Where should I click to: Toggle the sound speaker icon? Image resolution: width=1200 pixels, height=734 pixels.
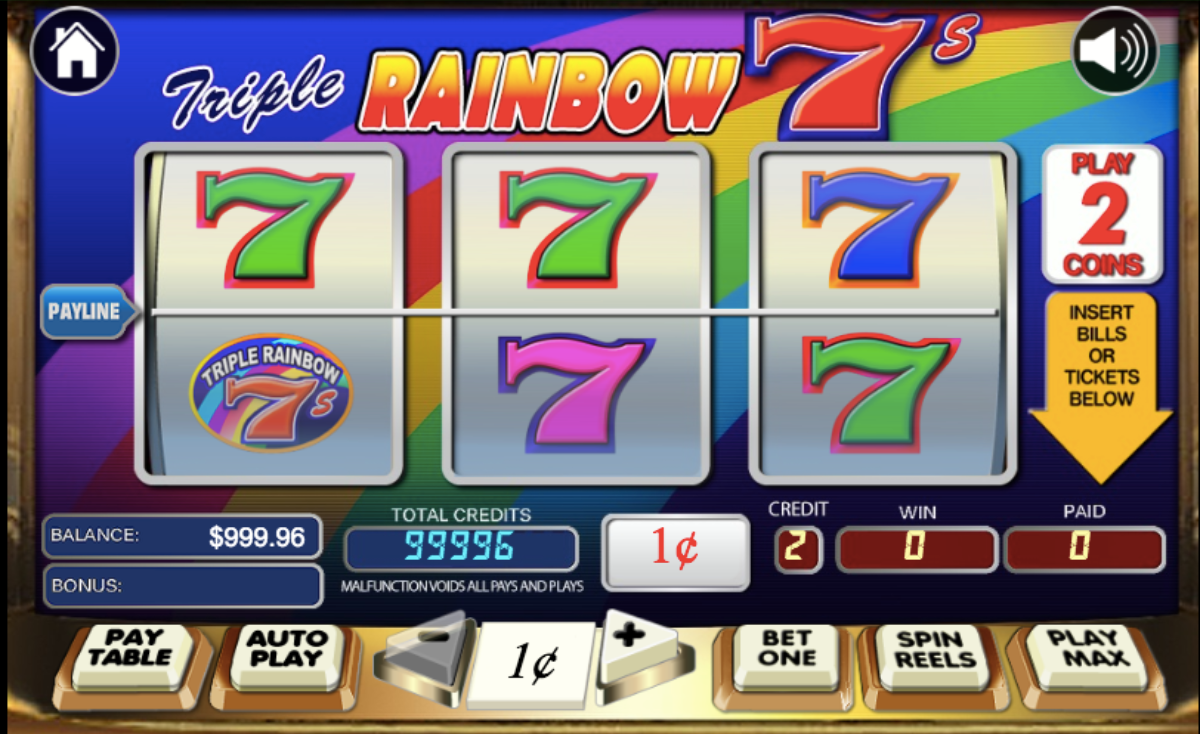coord(1115,51)
